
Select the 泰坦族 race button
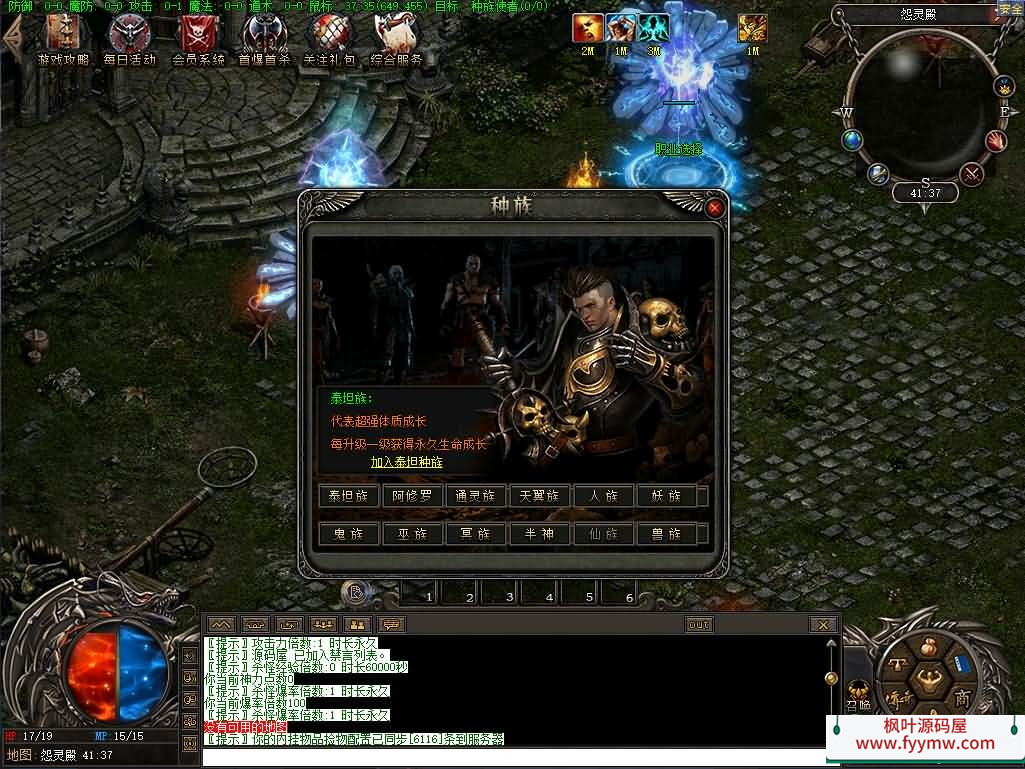click(x=349, y=496)
